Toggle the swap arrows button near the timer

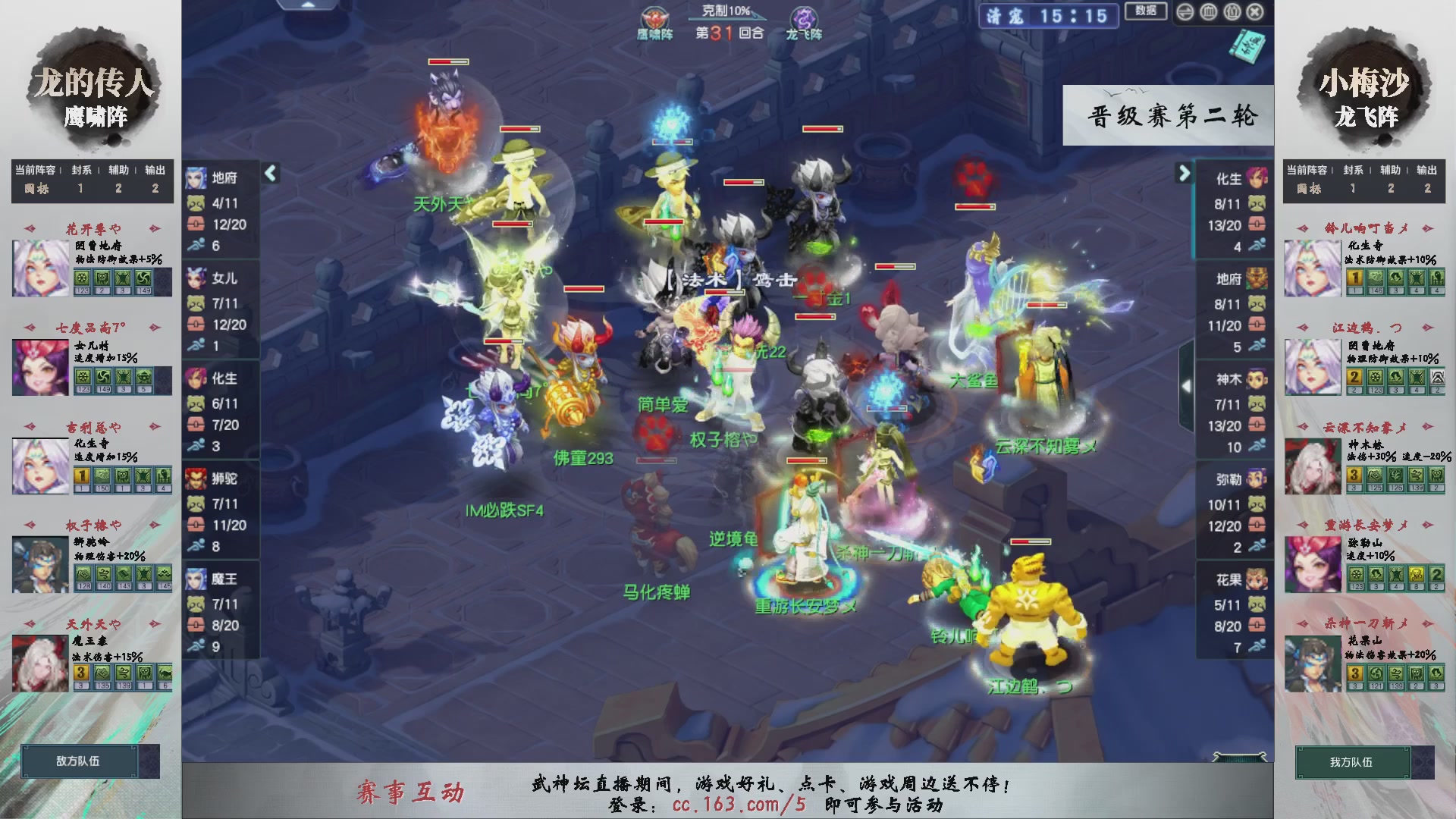point(1185,11)
